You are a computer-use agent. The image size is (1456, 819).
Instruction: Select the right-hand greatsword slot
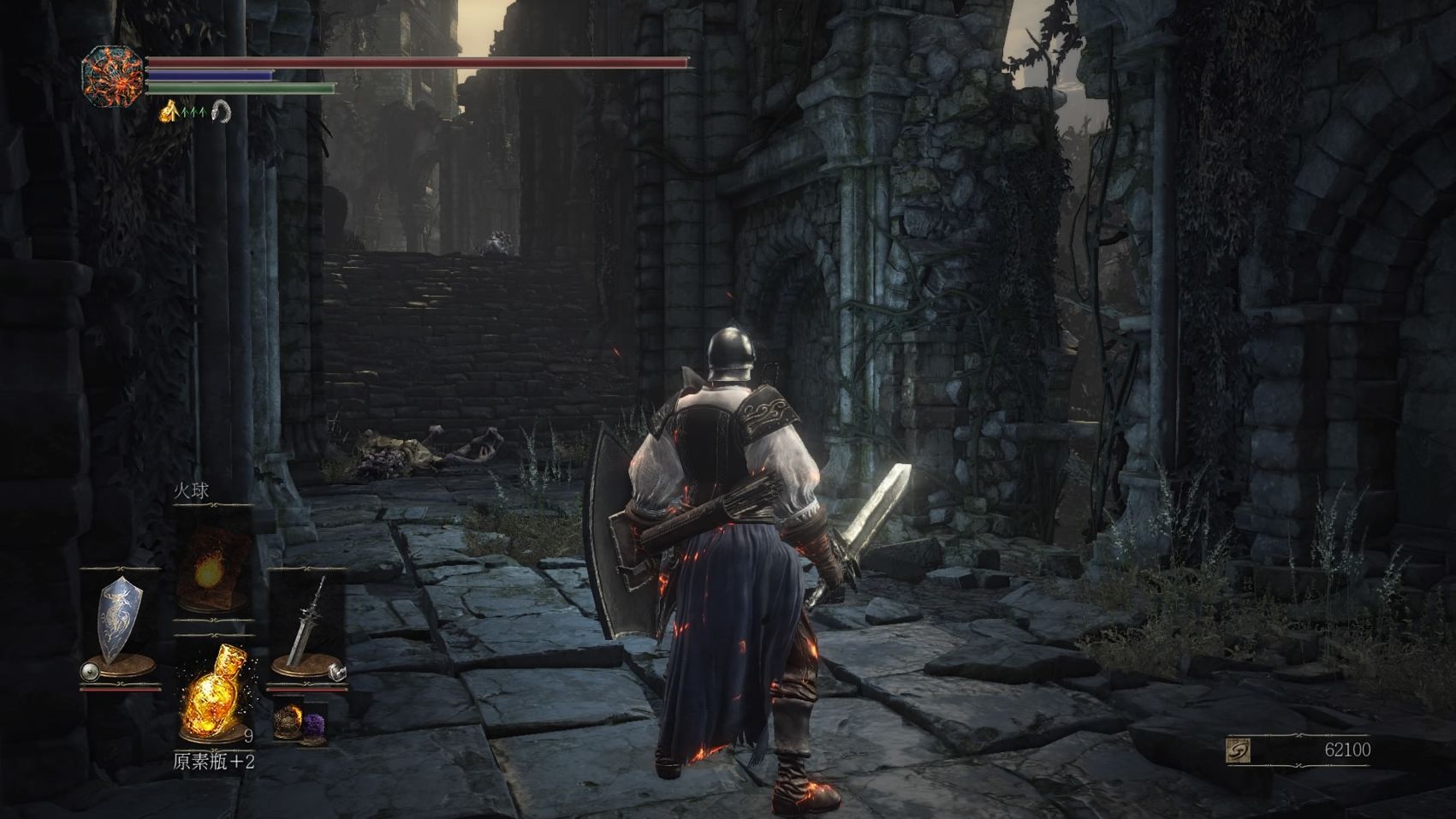[308, 621]
